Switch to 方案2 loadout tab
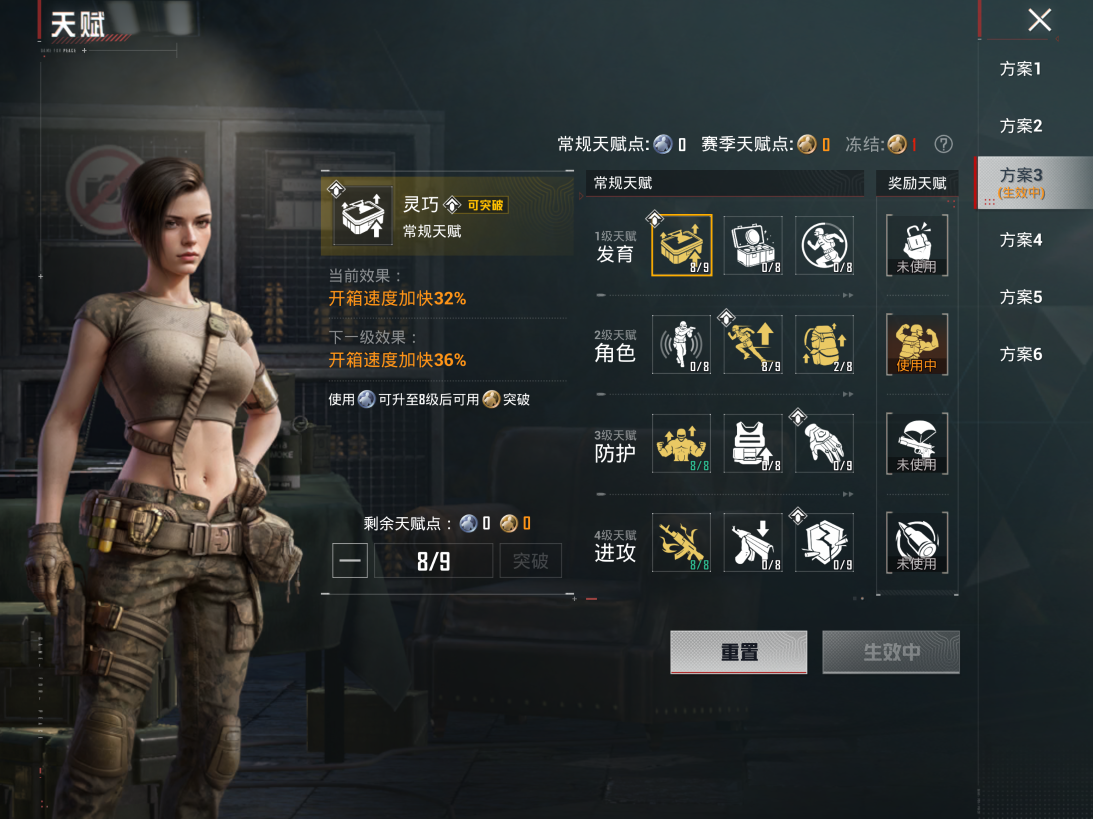 click(x=1020, y=126)
